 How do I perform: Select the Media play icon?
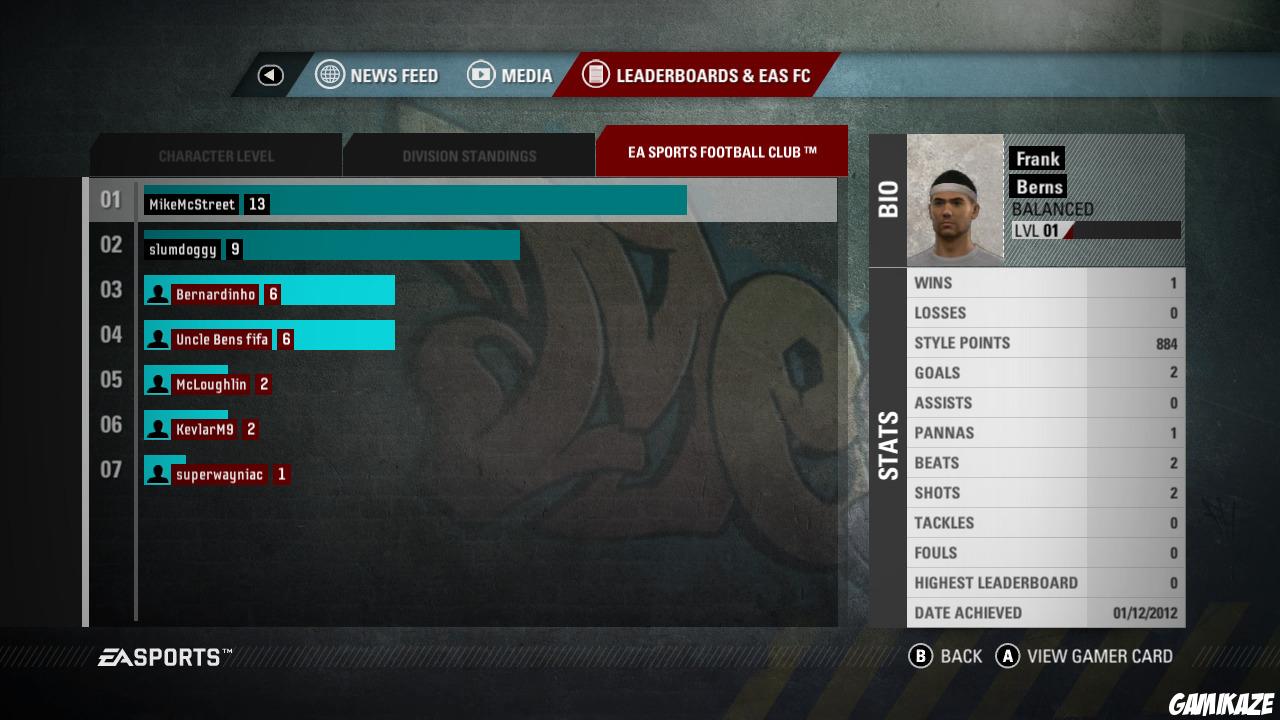pyautogui.click(x=481, y=75)
